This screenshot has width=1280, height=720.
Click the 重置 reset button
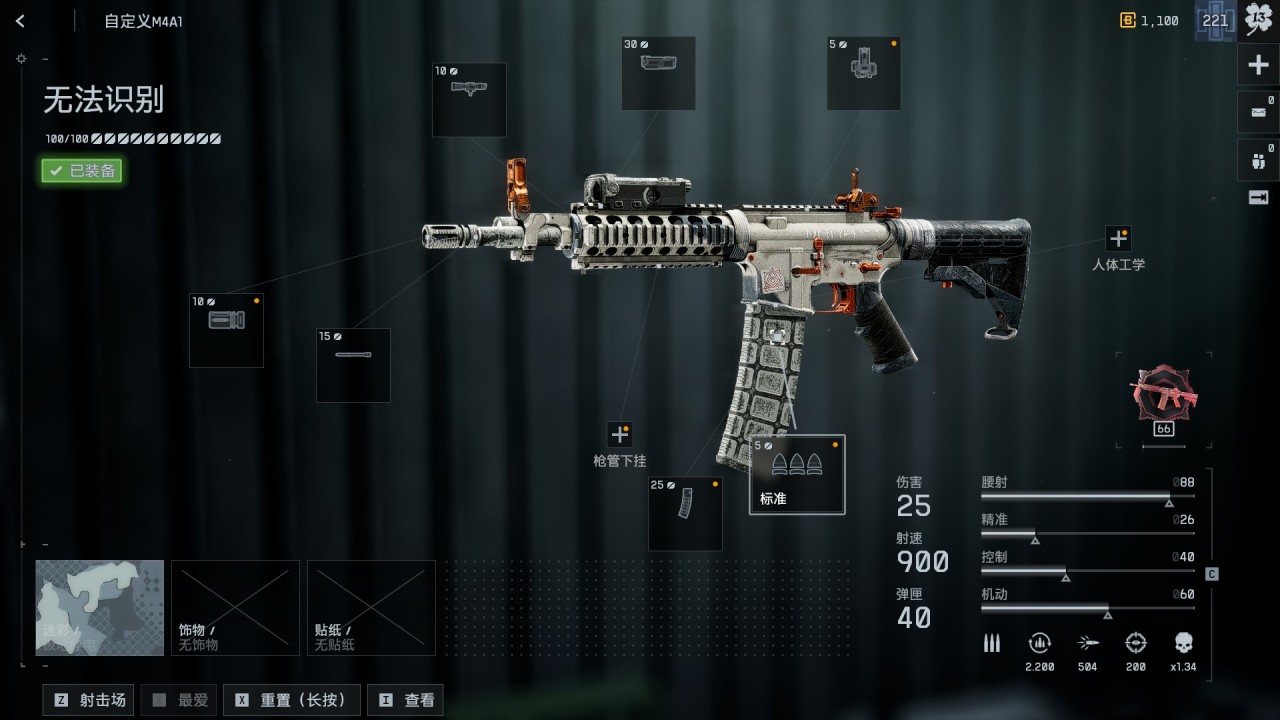294,700
